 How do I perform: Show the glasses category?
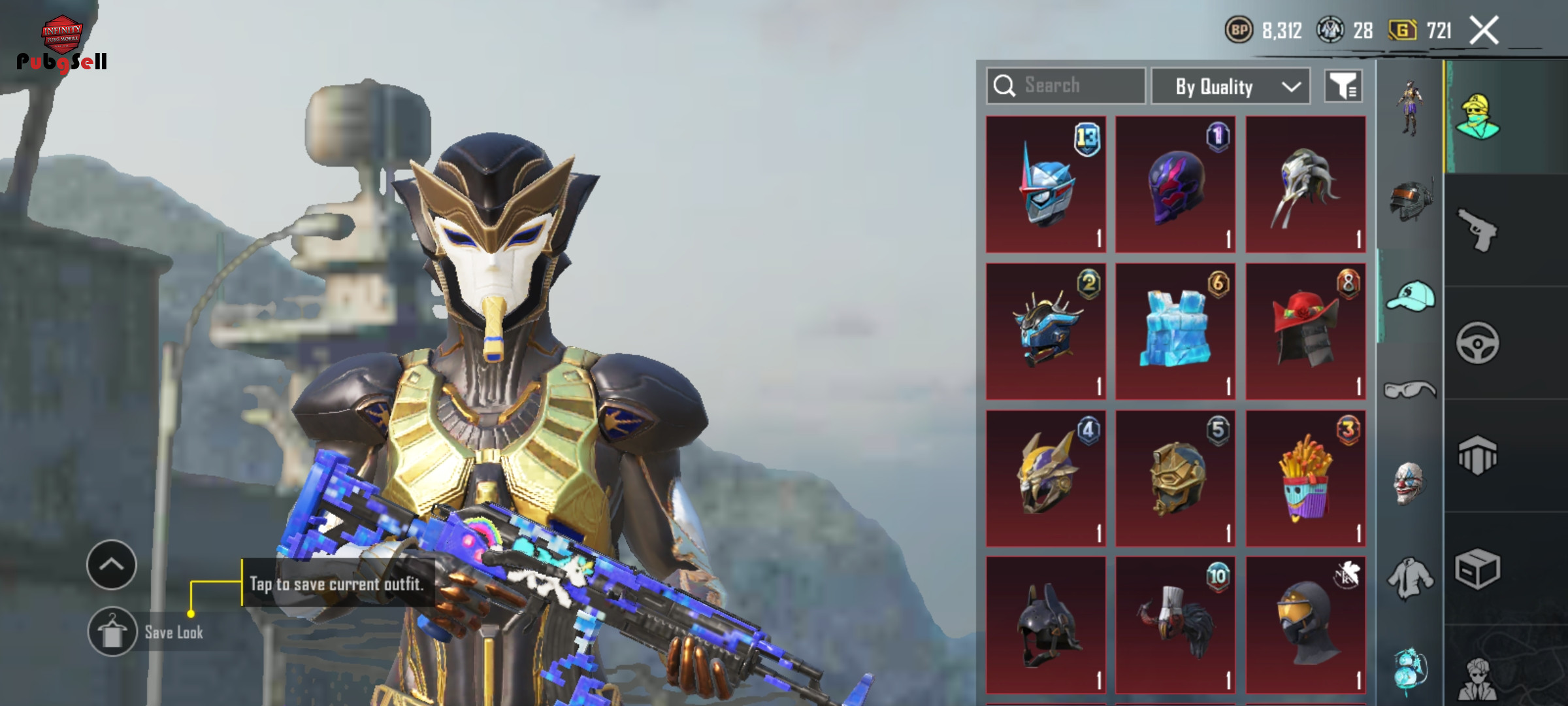(1410, 390)
